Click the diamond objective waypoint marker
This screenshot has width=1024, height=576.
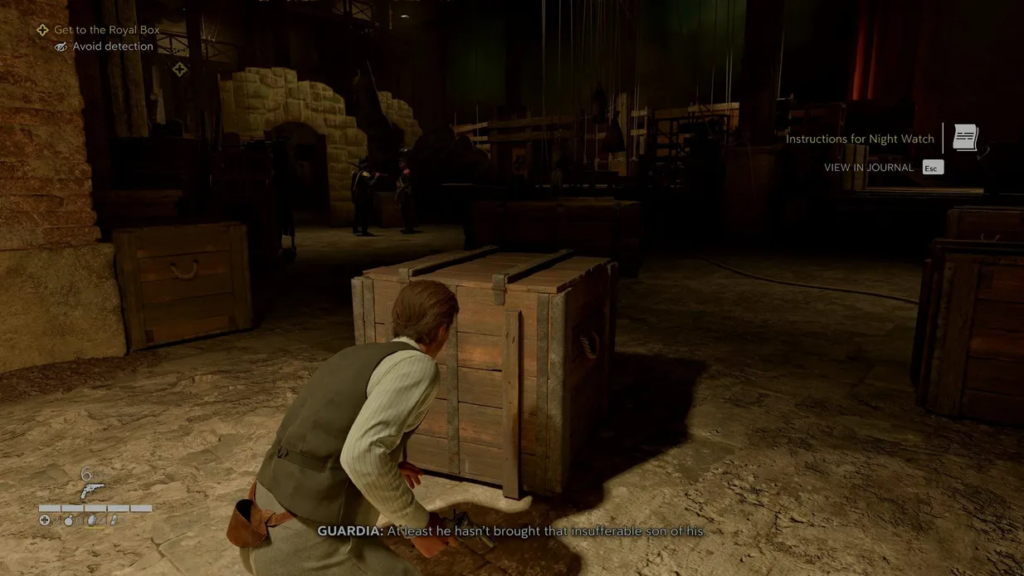[179, 69]
